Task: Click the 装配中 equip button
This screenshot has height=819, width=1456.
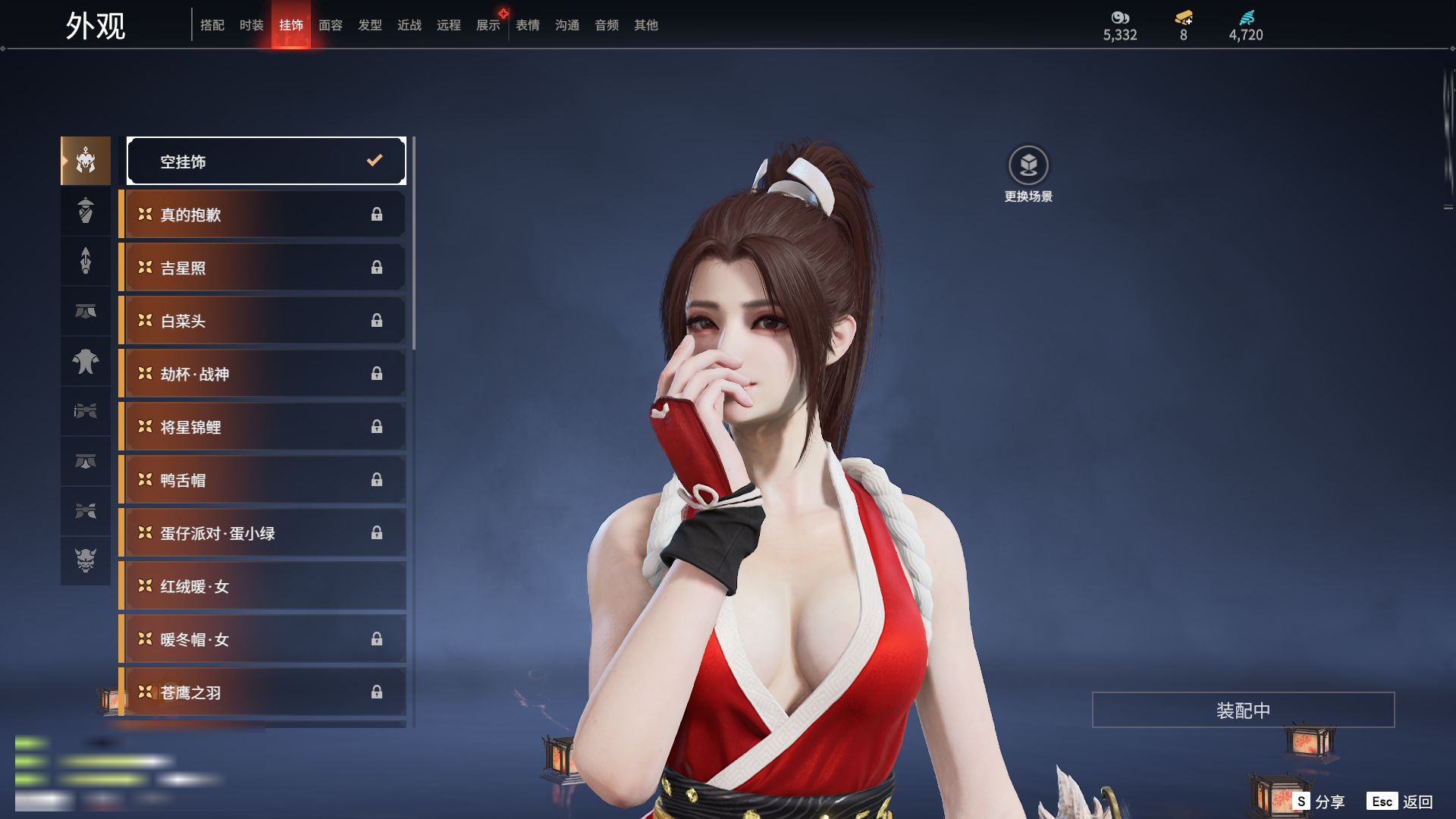Action: tap(1243, 710)
